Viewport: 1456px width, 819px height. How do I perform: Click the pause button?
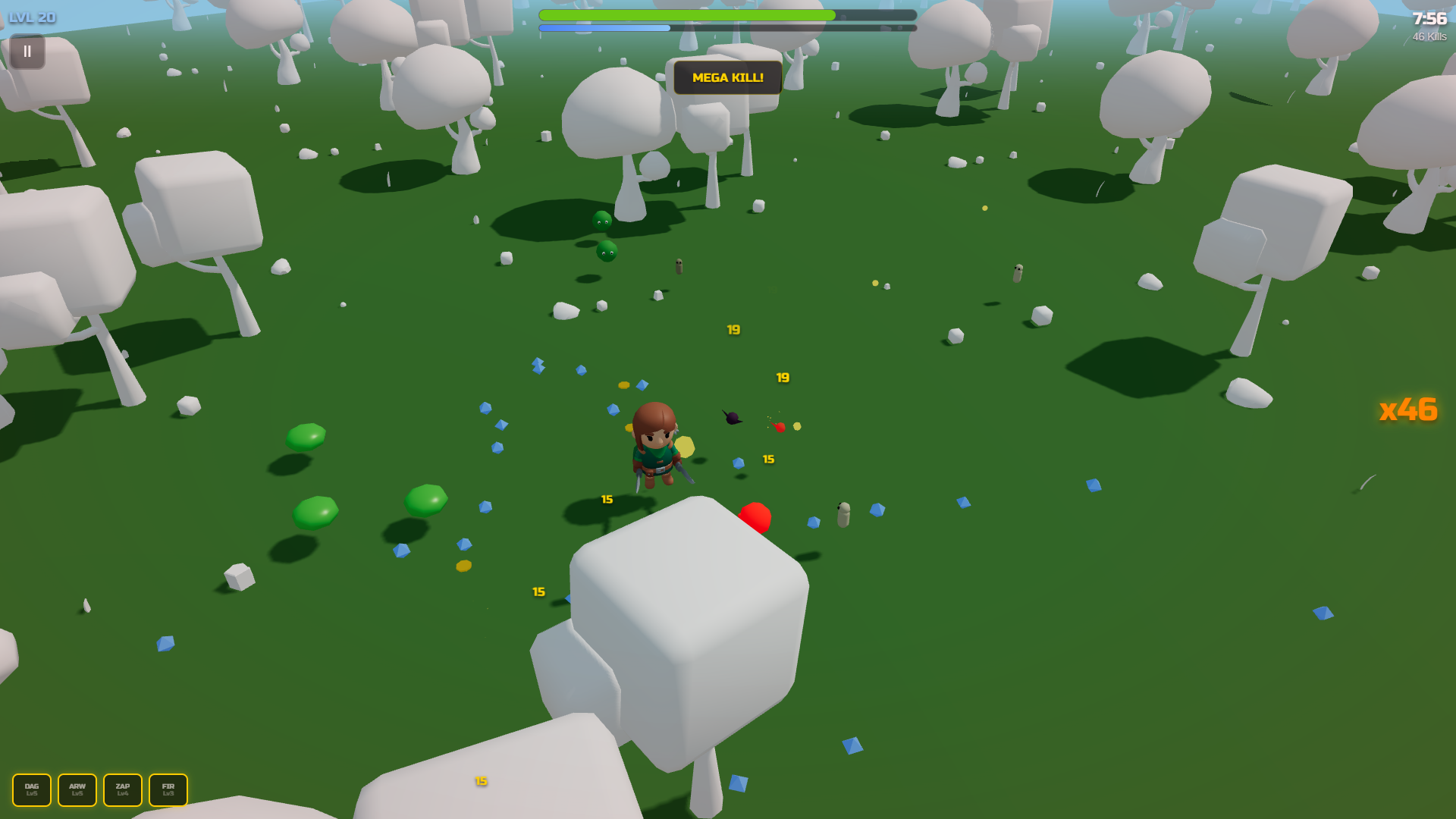click(27, 51)
